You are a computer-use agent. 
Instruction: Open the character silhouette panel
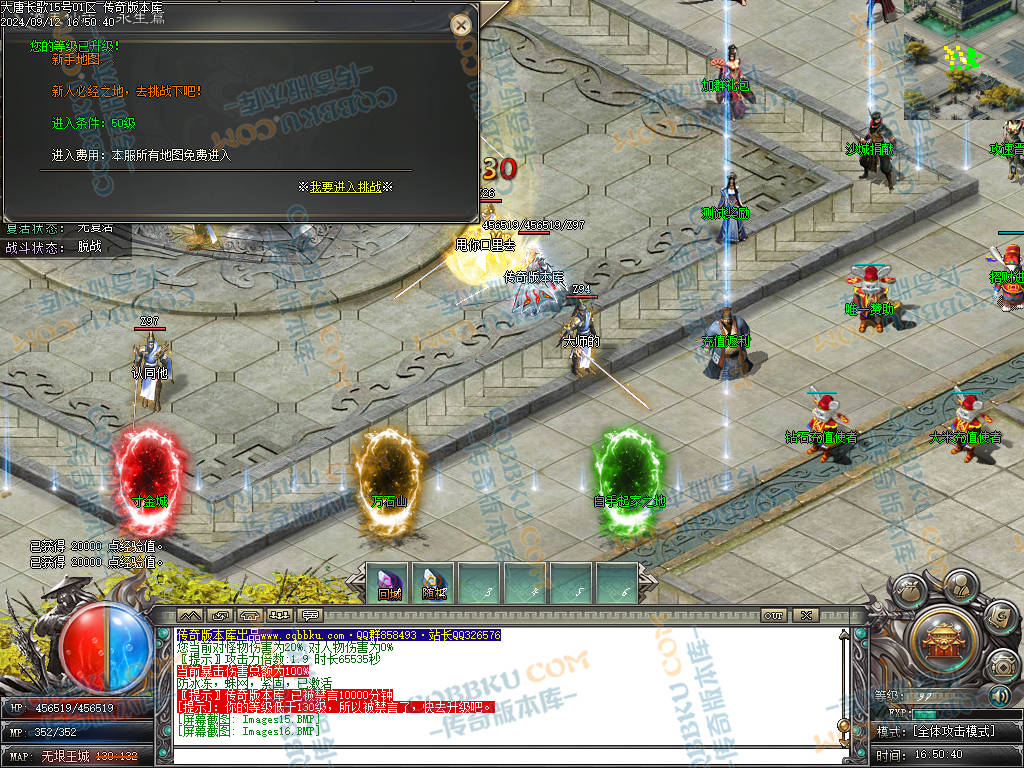[961, 583]
